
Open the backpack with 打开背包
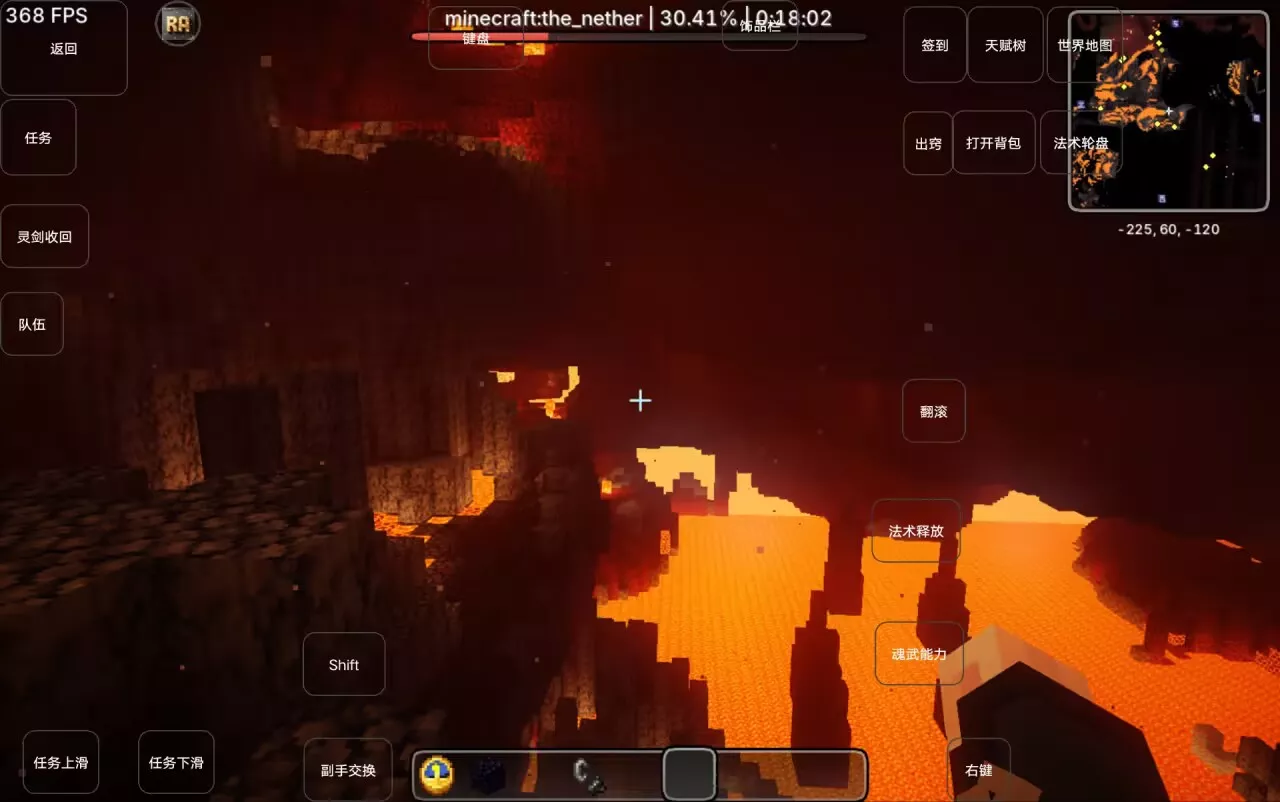pyautogui.click(x=993, y=143)
